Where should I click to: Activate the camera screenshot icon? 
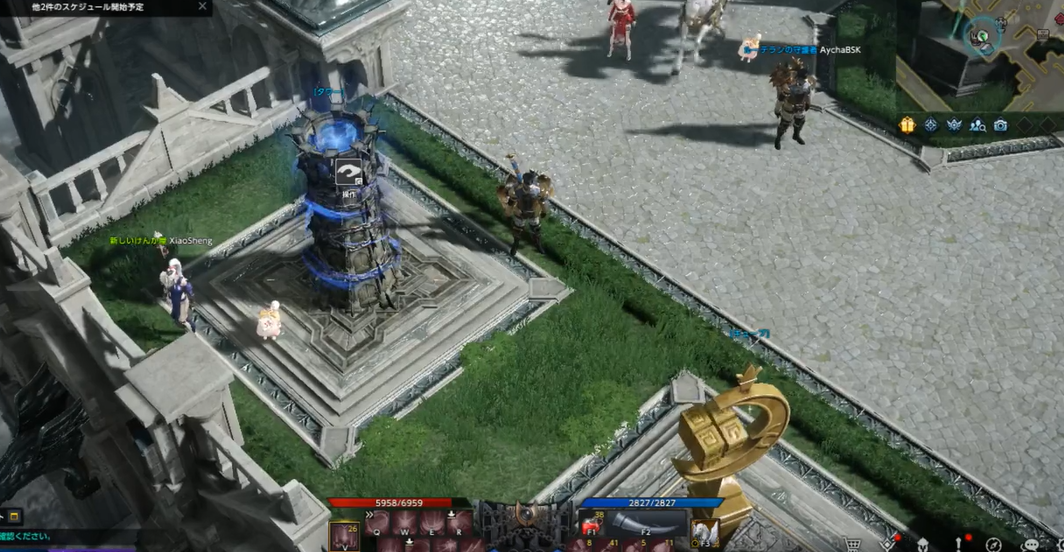click(x=1001, y=125)
